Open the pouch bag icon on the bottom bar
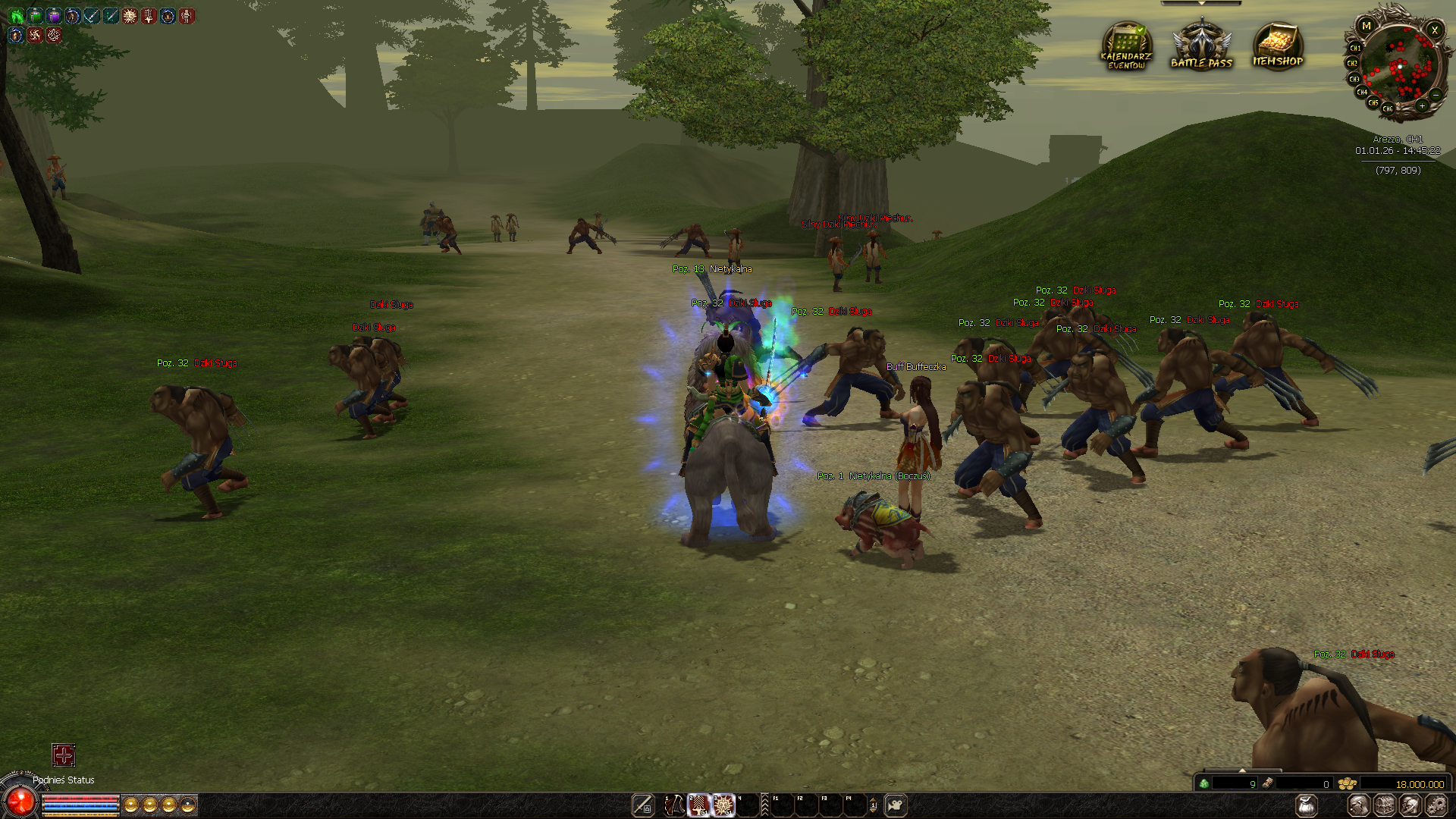Image resolution: width=1456 pixels, height=819 pixels. pos(1307,805)
